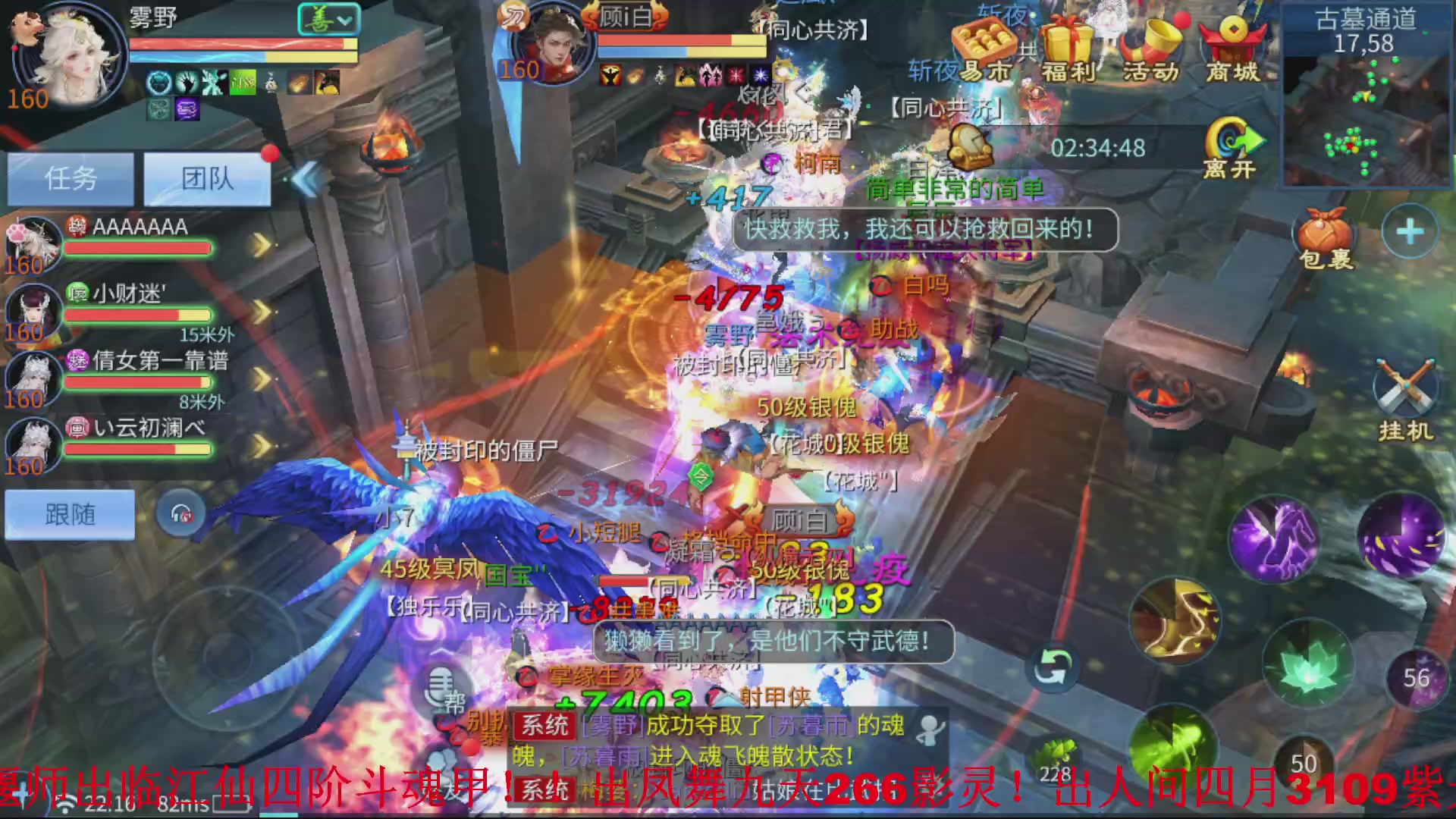
Task: Switch to the 任务 tab
Action: (70, 179)
